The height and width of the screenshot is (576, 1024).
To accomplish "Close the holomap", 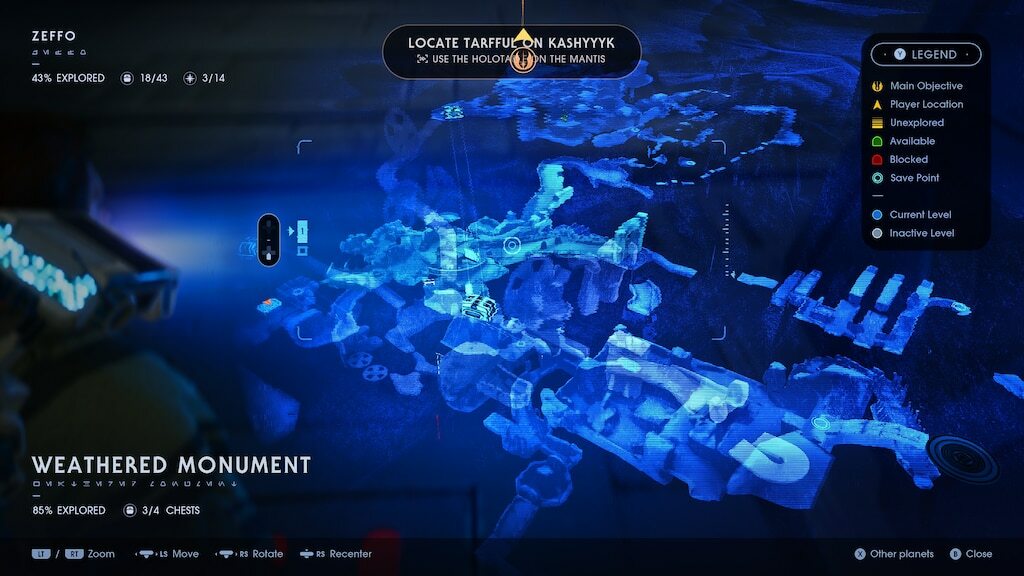I will click(x=972, y=554).
